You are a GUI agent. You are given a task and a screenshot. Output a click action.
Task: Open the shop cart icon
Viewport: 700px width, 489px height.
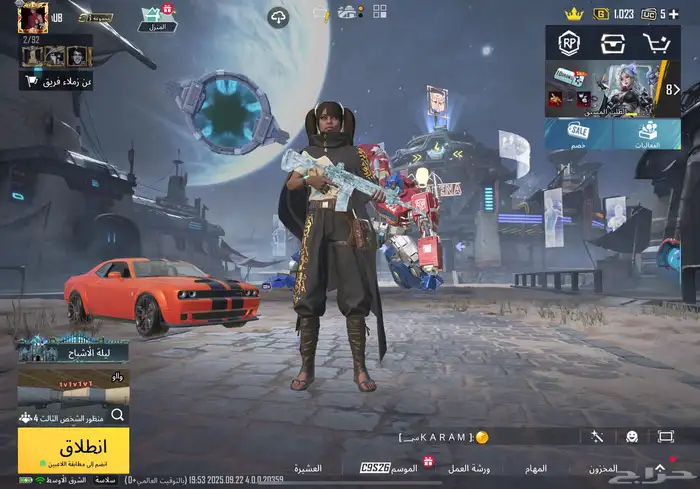[x=657, y=43]
